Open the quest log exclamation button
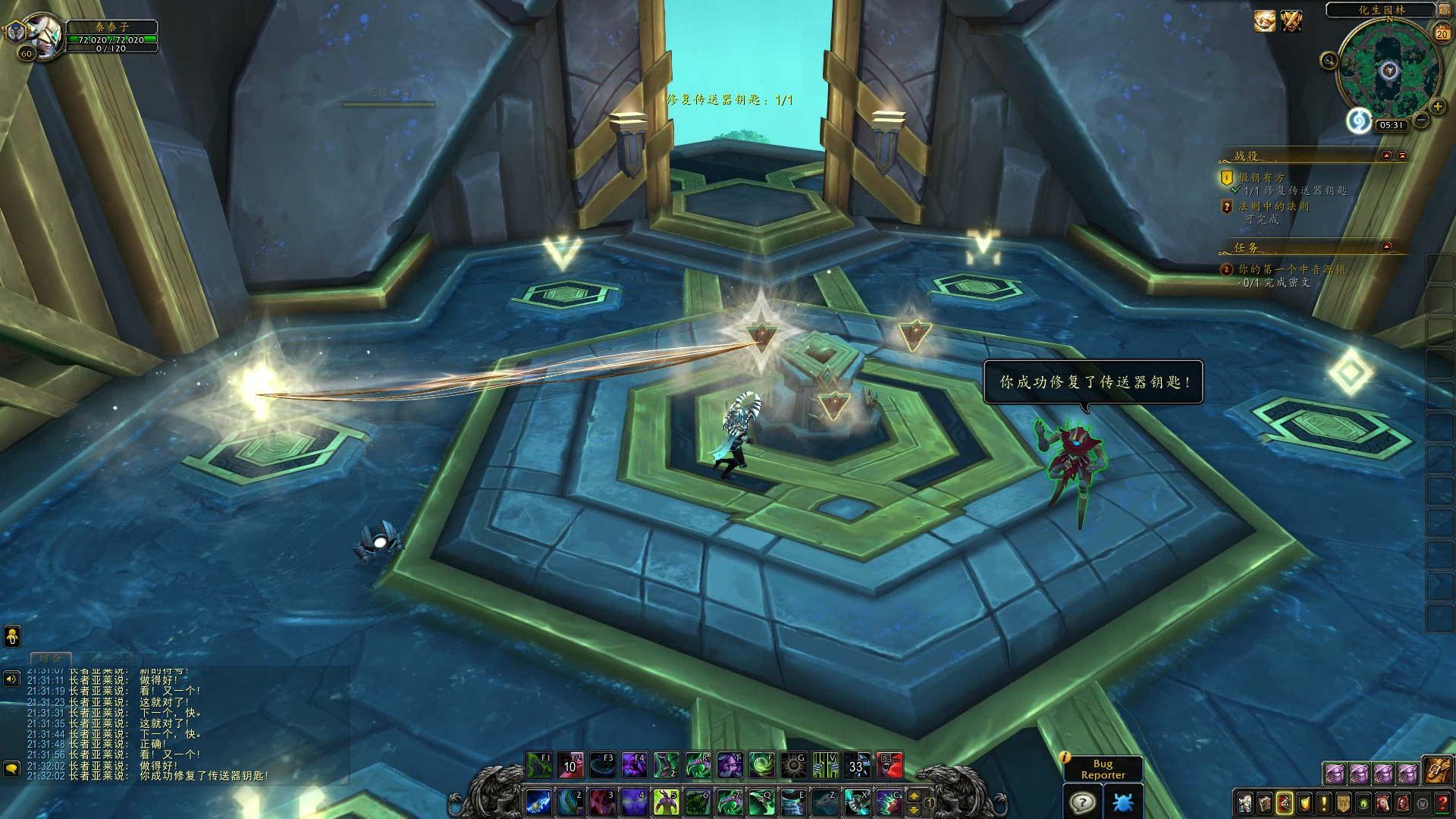This screenshot has height=819, width=1456. pyautogui.click(x=1323, y=802)
